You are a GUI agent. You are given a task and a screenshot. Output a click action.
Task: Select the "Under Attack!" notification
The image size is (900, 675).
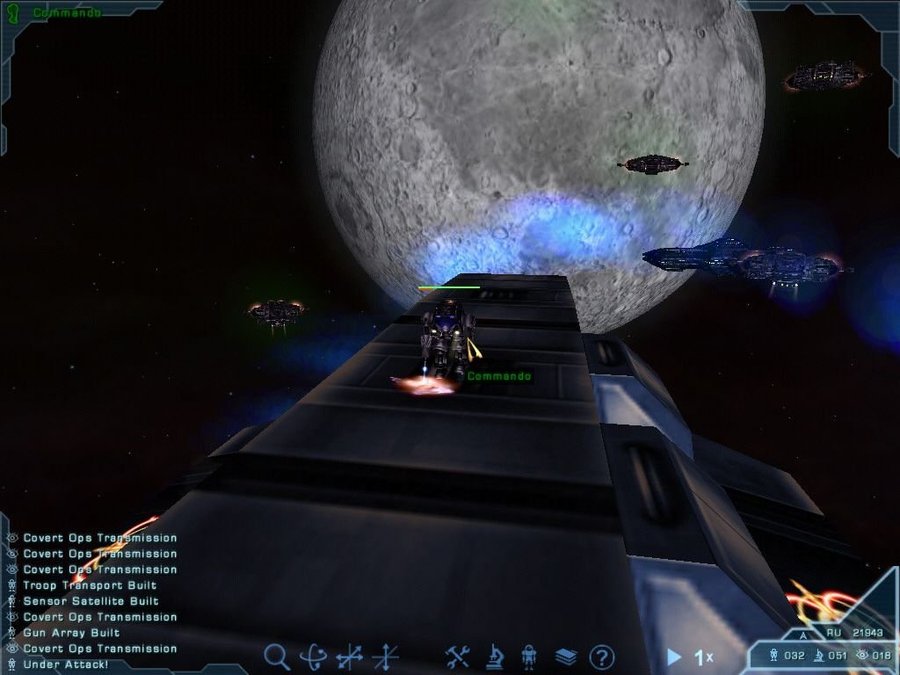click(x=65, y=665)
